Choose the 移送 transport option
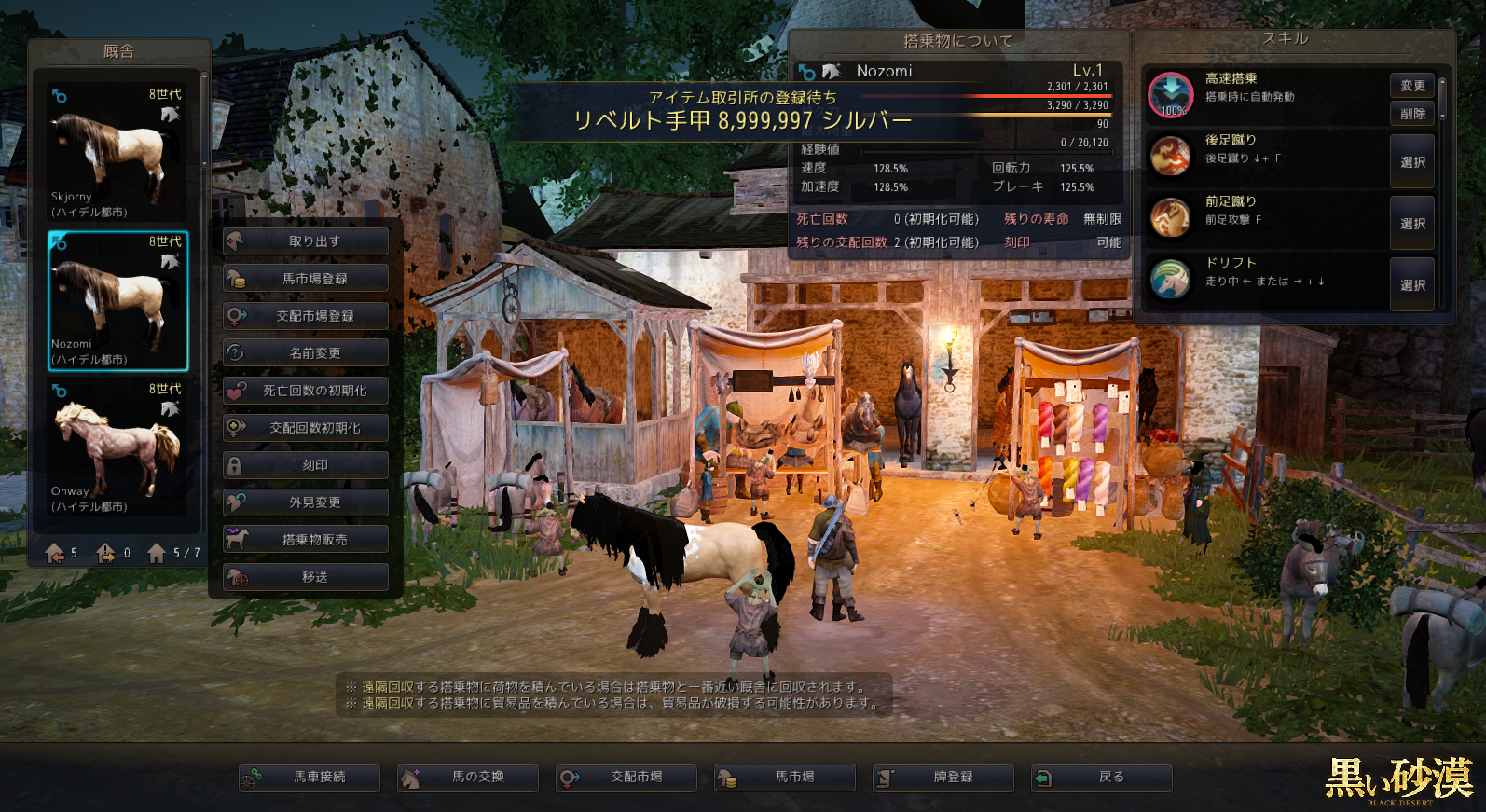This screenshot has width=1486, height=812. pyautogui.click(x=306, y=577)
